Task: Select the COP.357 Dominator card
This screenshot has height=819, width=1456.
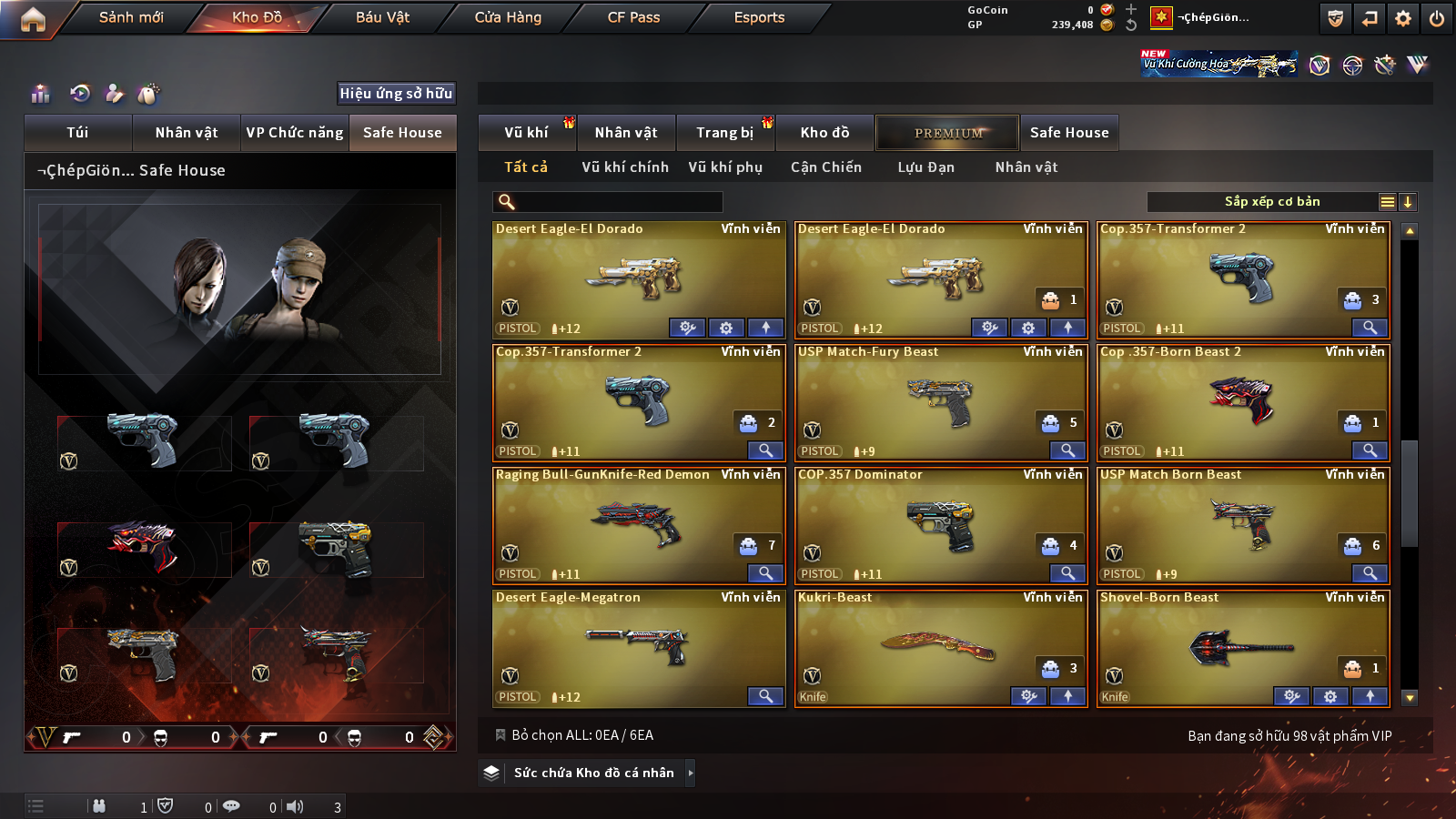Action: 940,524
